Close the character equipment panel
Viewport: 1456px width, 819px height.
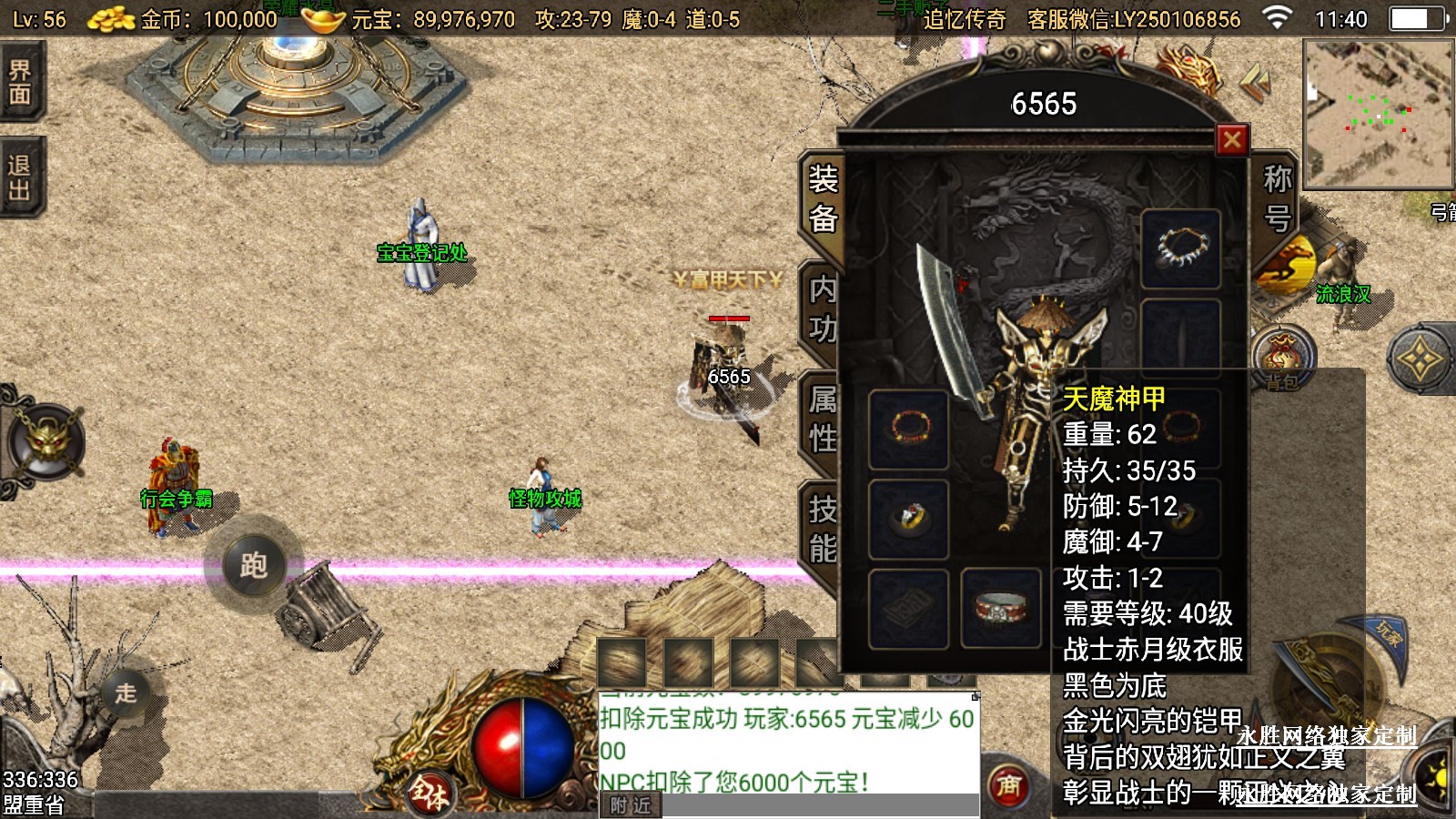(1232, 139)
